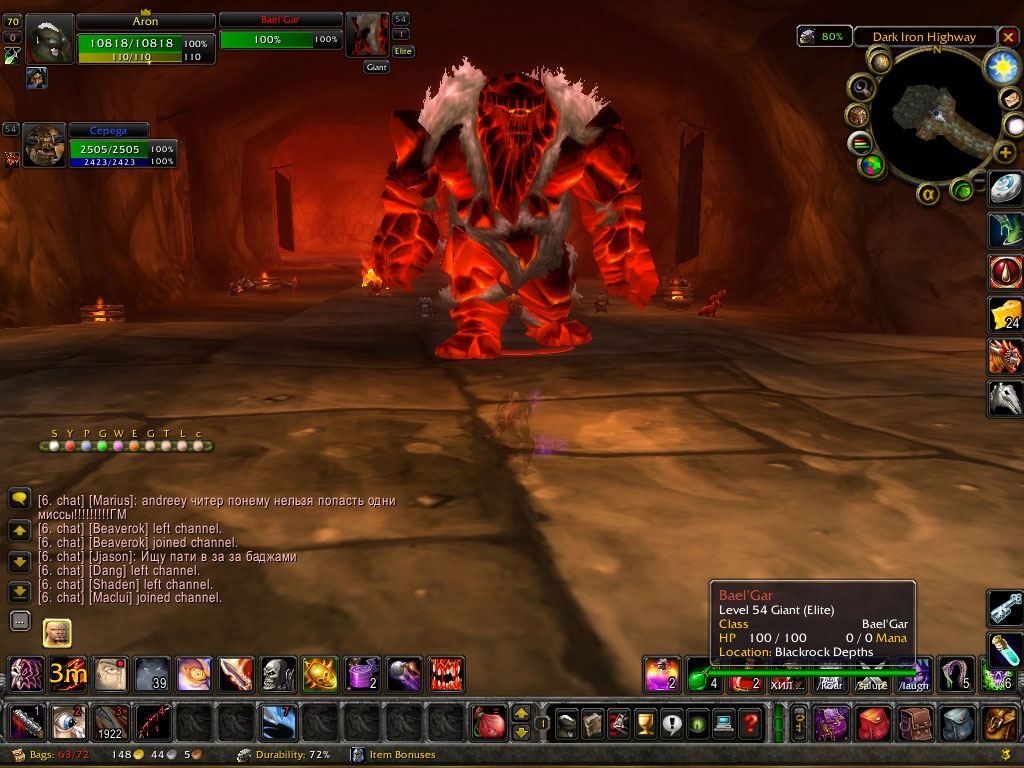Use the eyeball ability in slot 2
This screenshot has width=1024, height=768.
(x=66, y=722)
